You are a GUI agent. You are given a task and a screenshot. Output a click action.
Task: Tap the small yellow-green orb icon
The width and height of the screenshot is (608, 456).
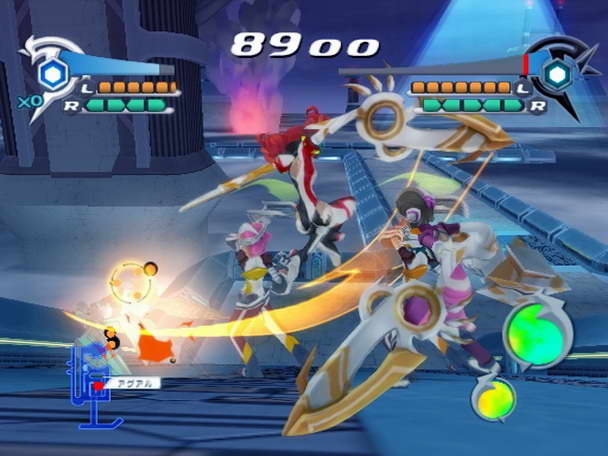pos(493,398)
